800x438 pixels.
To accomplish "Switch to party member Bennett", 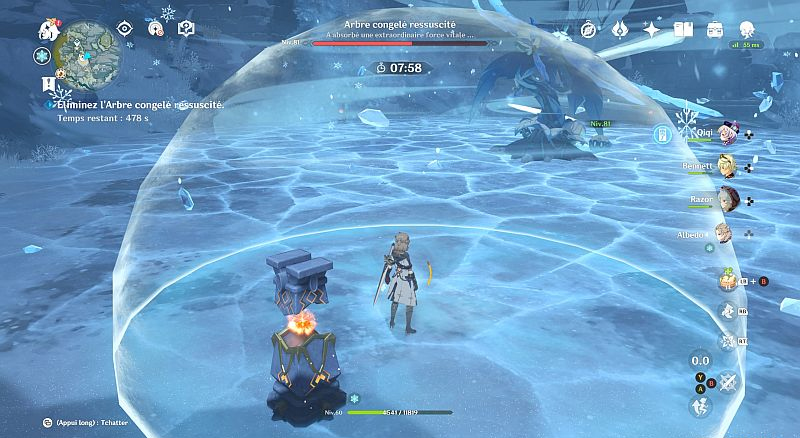I will [x=731, y=166].
